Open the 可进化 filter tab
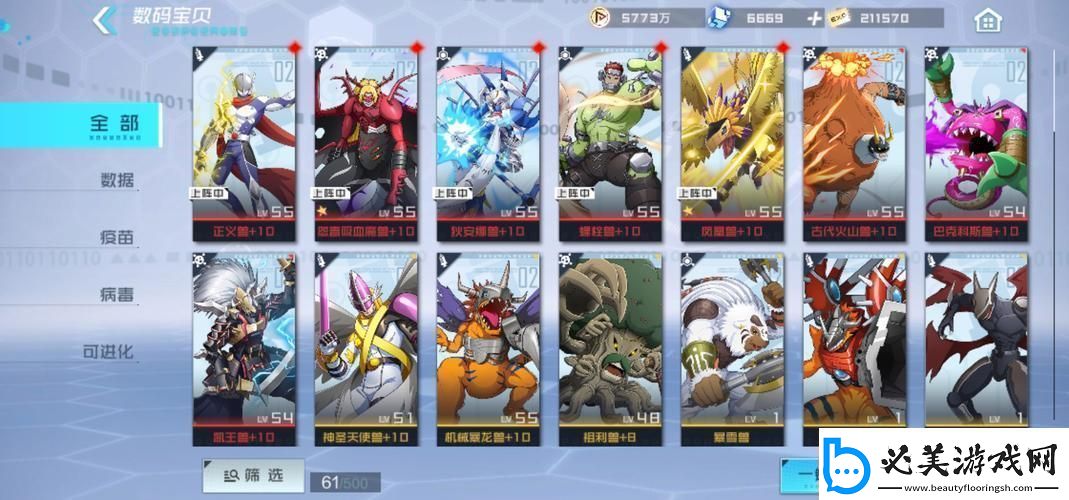This screenshot has width=1069, height=500. [108, 352]
